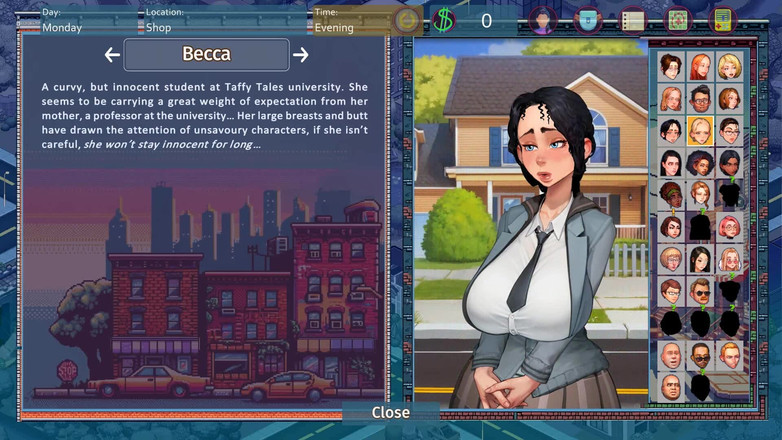The image size is (782, 440).
Task: Open the character menu icon in top bar
Action: [x=542, y=20]
